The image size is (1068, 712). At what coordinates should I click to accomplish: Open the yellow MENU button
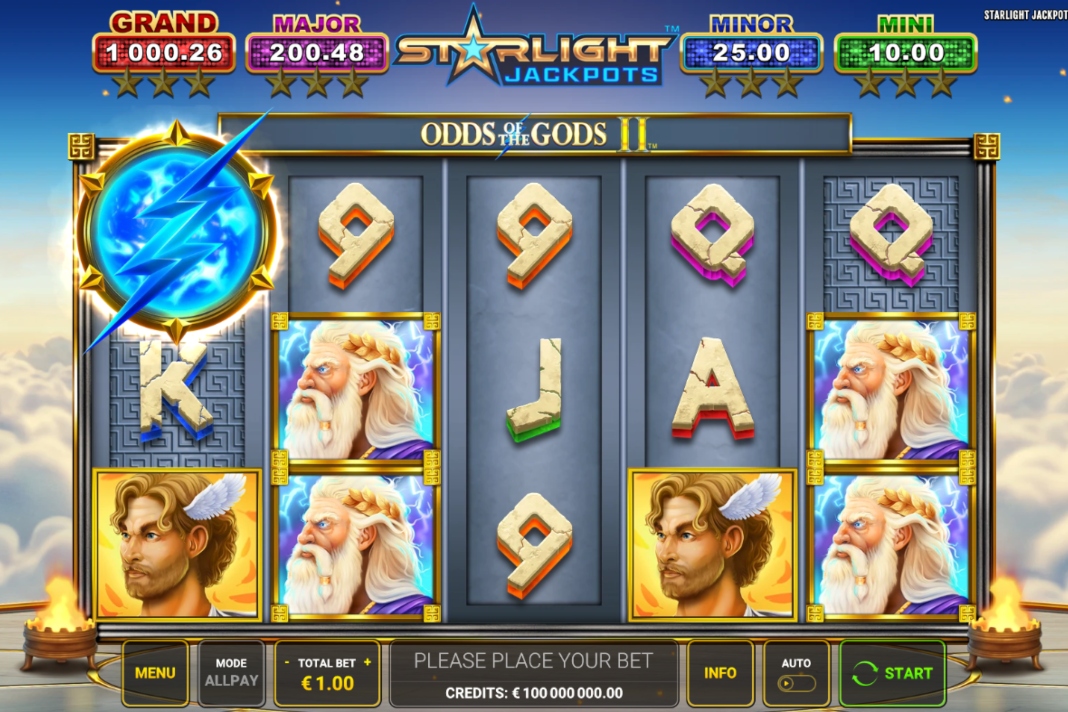155,673
